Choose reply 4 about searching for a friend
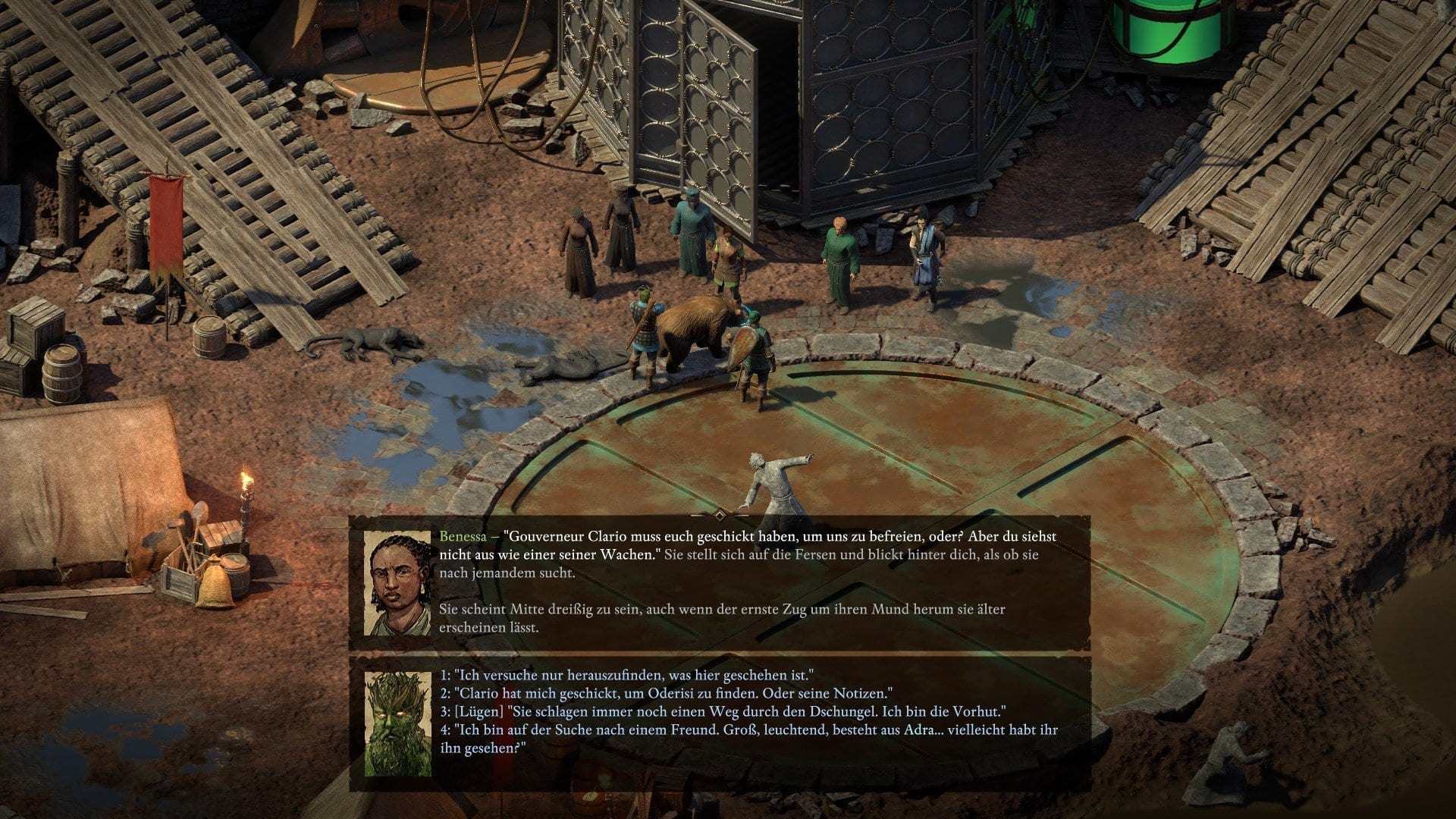Viewport: 1456px width, 819px height. [748, 731]
